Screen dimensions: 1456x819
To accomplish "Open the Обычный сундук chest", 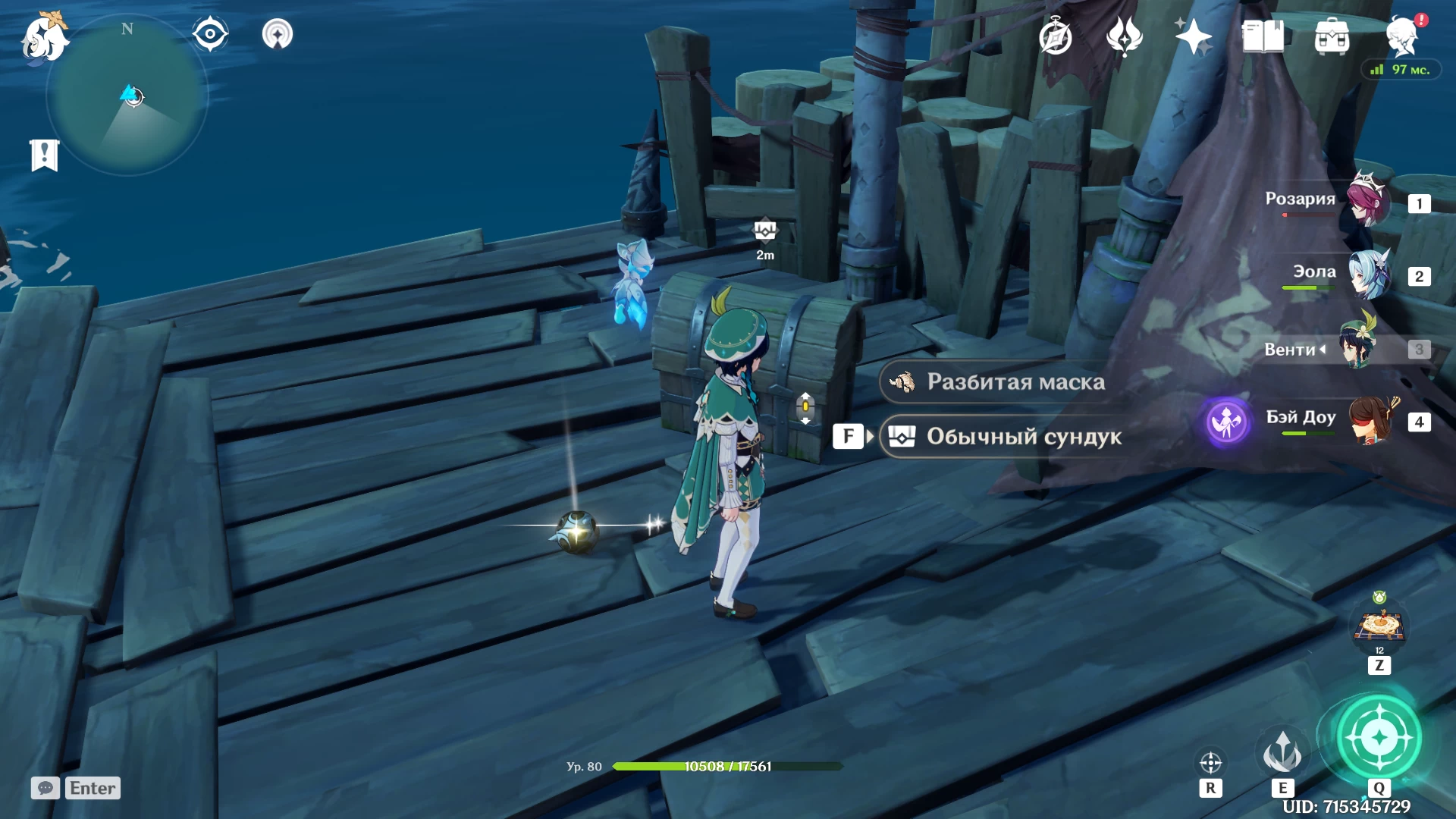I will 1022,436.
